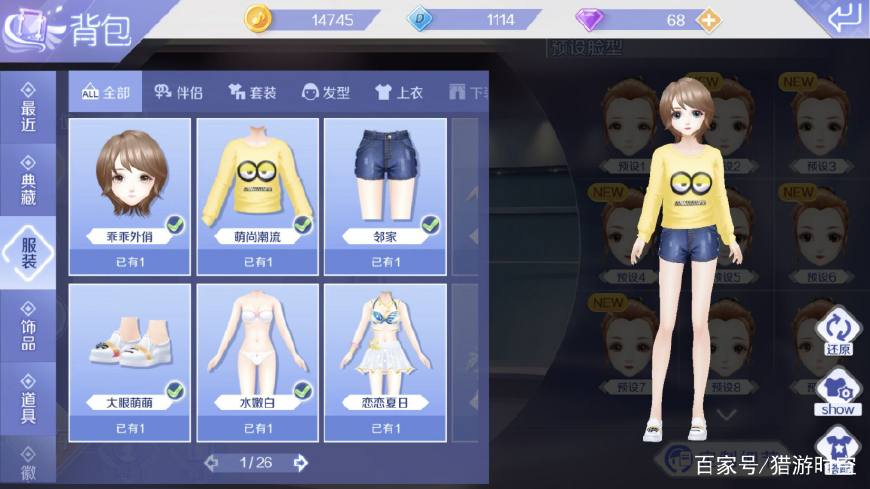
Task: Add more purple diamonds with plus button
Action: (x=708, y=20)
